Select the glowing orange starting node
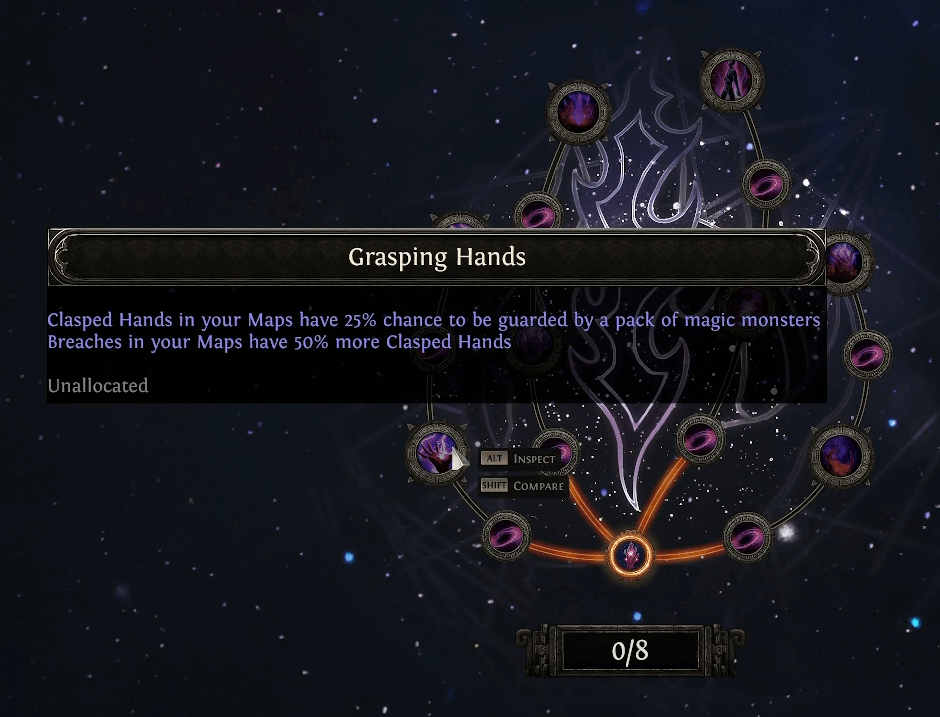The image size is (940, 717). click(629, 553)
